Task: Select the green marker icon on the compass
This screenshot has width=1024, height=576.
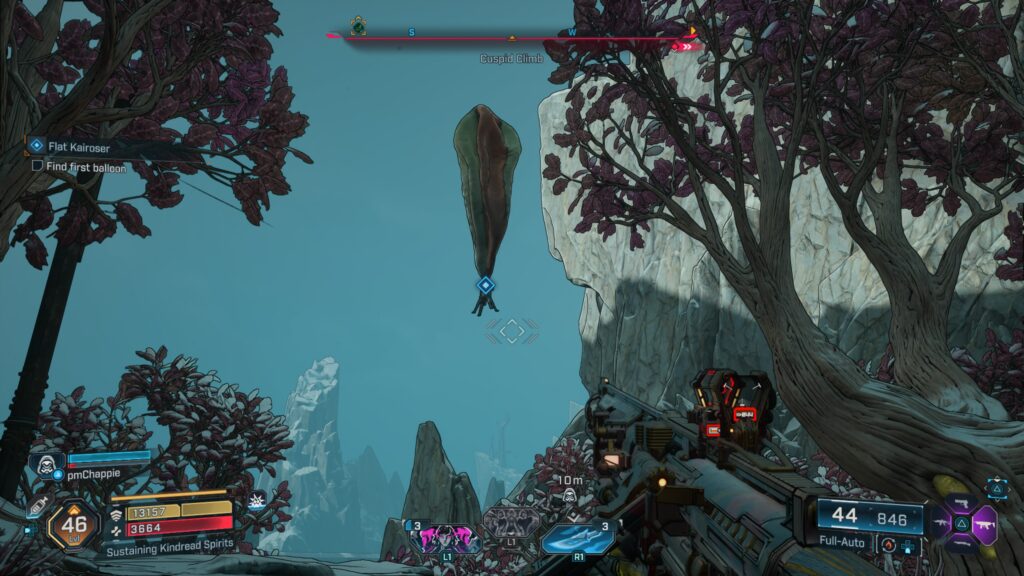Action: [358, 25]
